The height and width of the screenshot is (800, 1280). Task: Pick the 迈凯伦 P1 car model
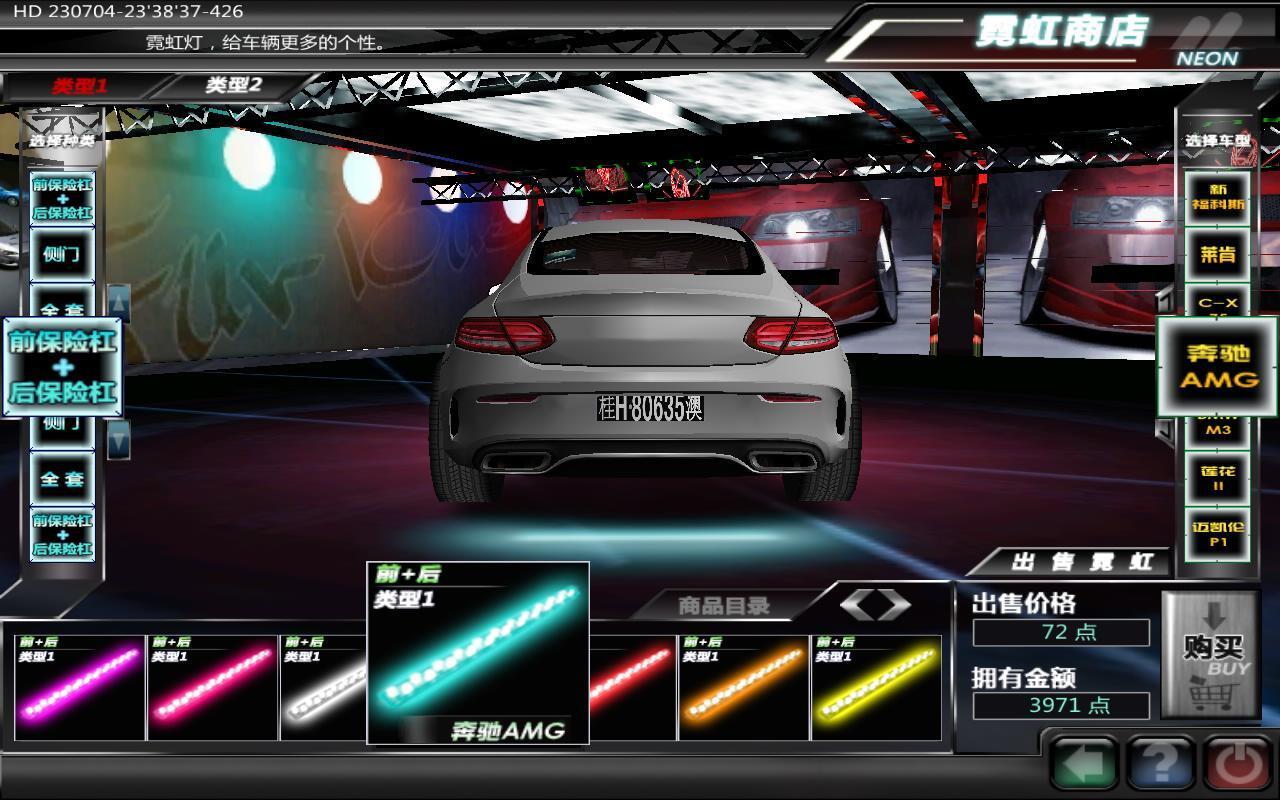point(1217,534)
